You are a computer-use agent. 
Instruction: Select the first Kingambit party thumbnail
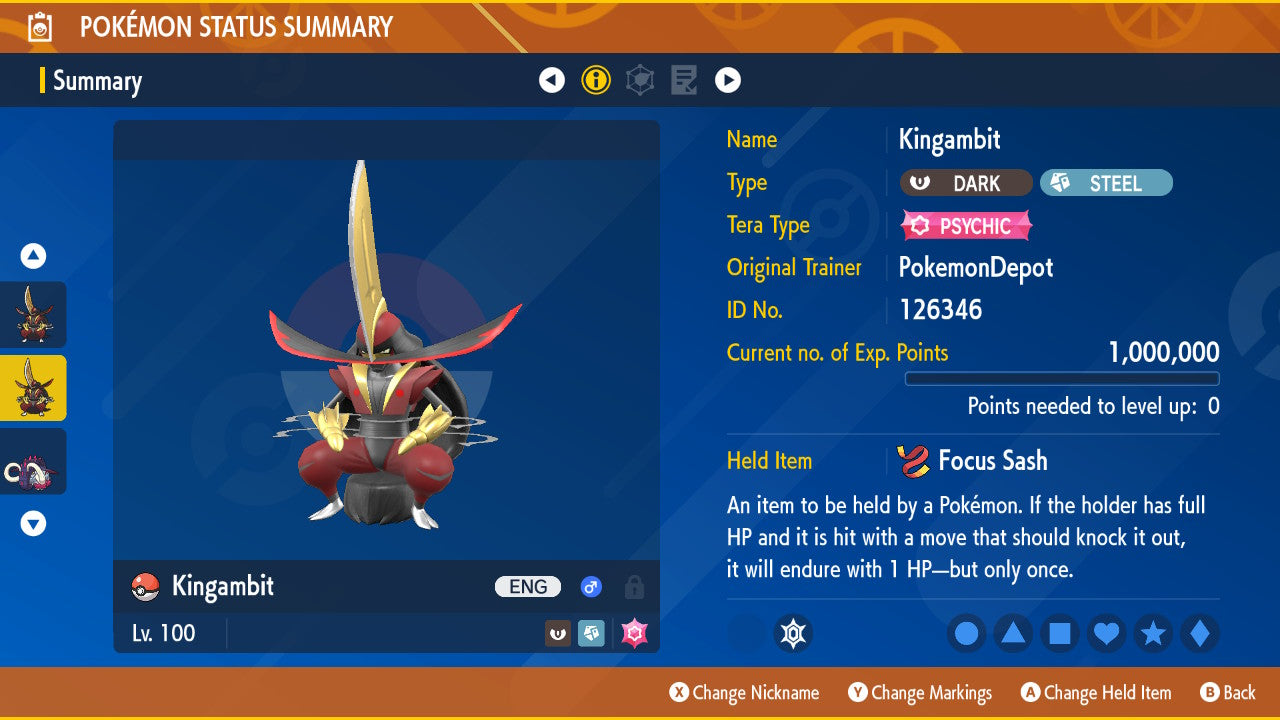[x=34, y=314]
